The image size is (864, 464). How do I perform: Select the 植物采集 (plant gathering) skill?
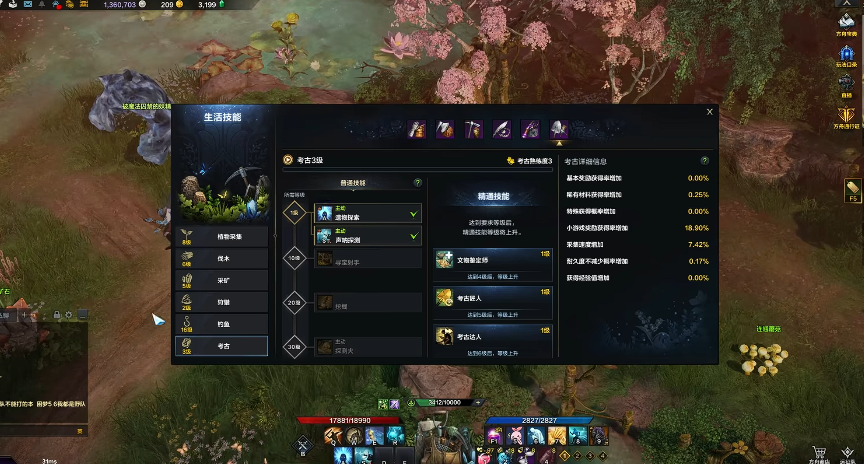[x=222, y=236]
